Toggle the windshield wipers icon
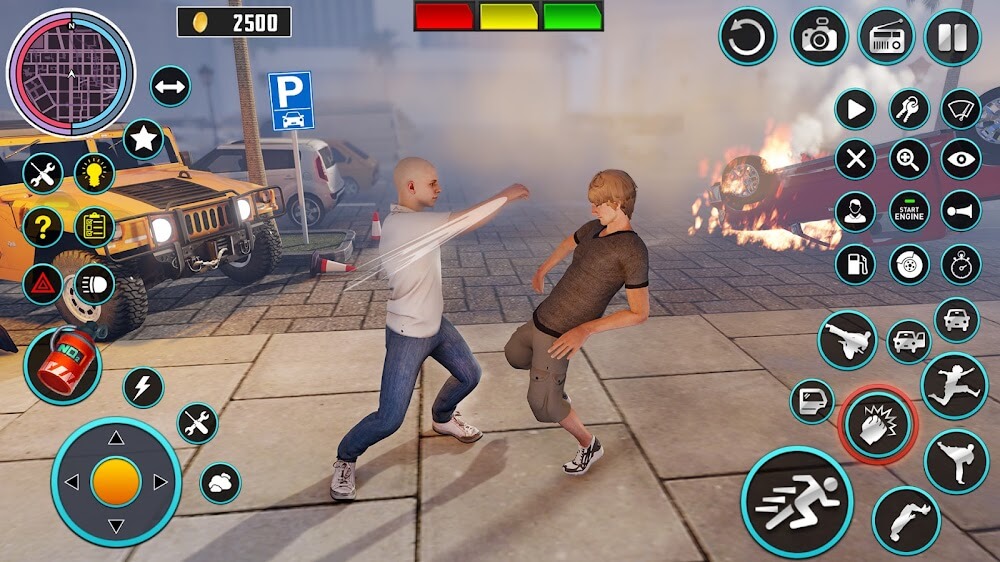 point(961,109)
